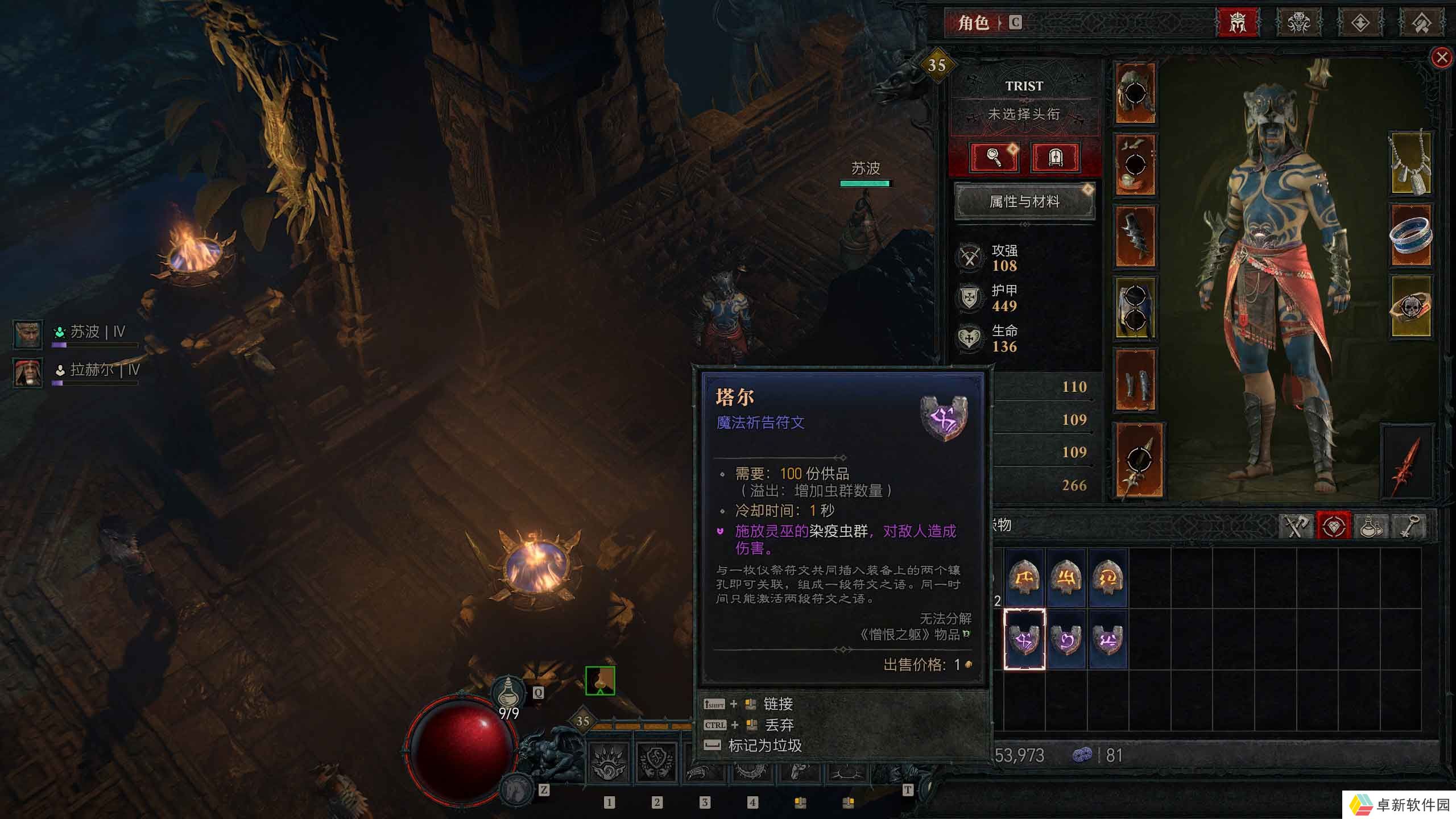Select the tooth necklace amulet slot

(x=1410, y=164)
